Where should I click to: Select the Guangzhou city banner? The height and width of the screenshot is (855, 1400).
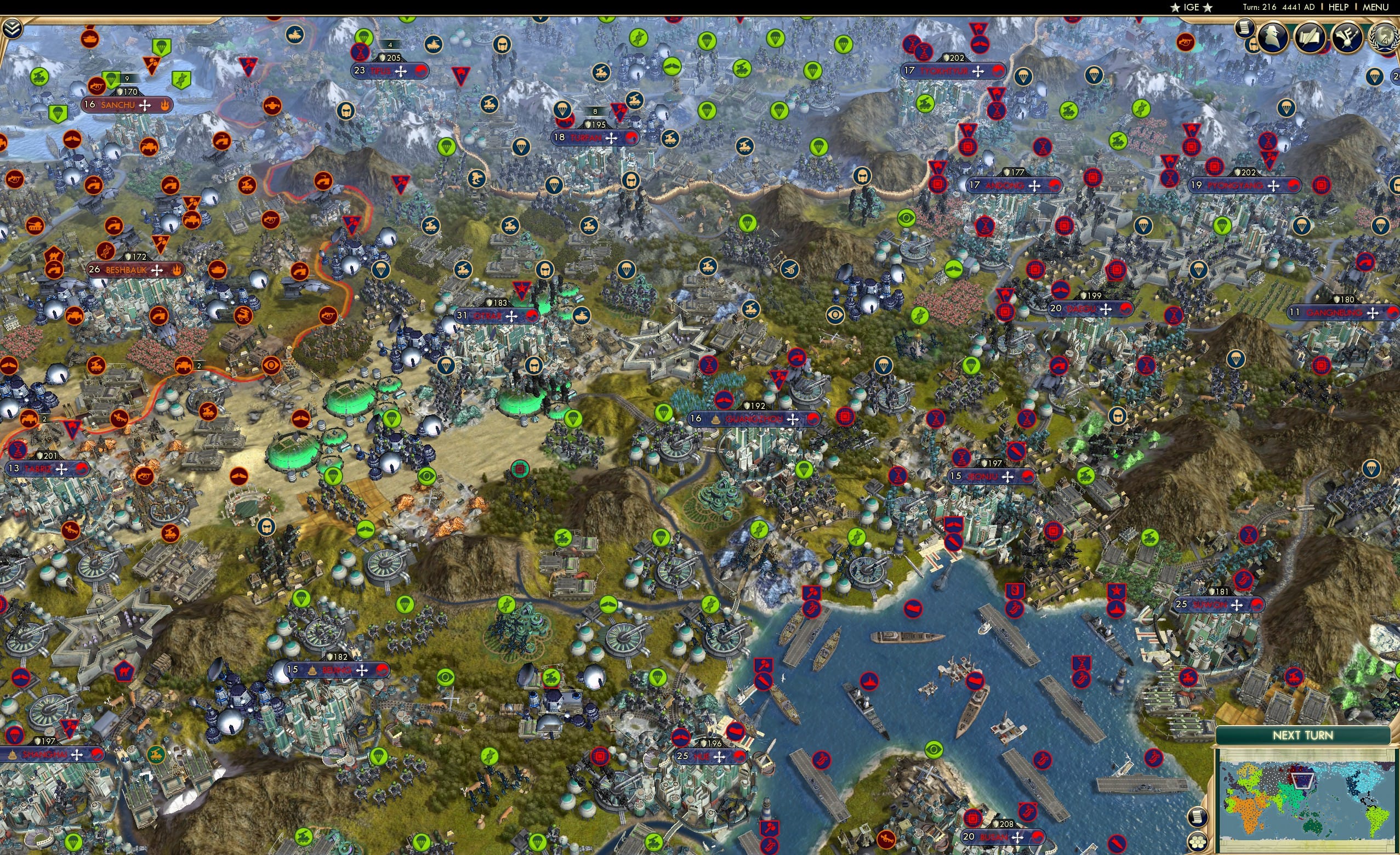(x=750, y=419)
